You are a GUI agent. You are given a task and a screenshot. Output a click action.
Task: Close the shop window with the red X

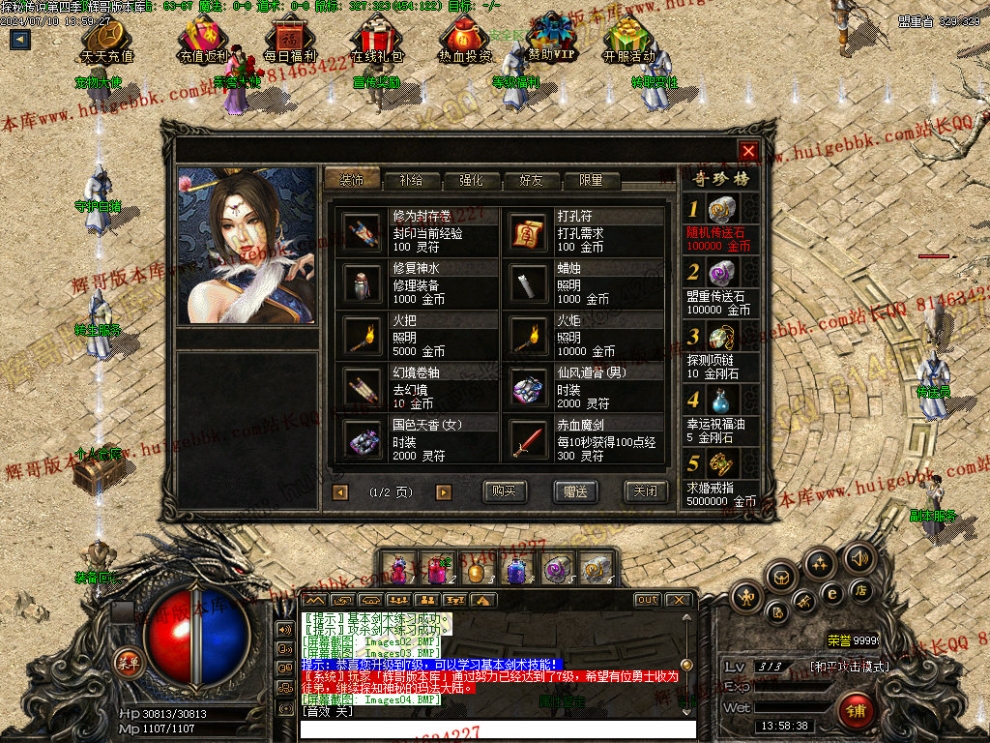pyautogui.click(x=748, y=151)
